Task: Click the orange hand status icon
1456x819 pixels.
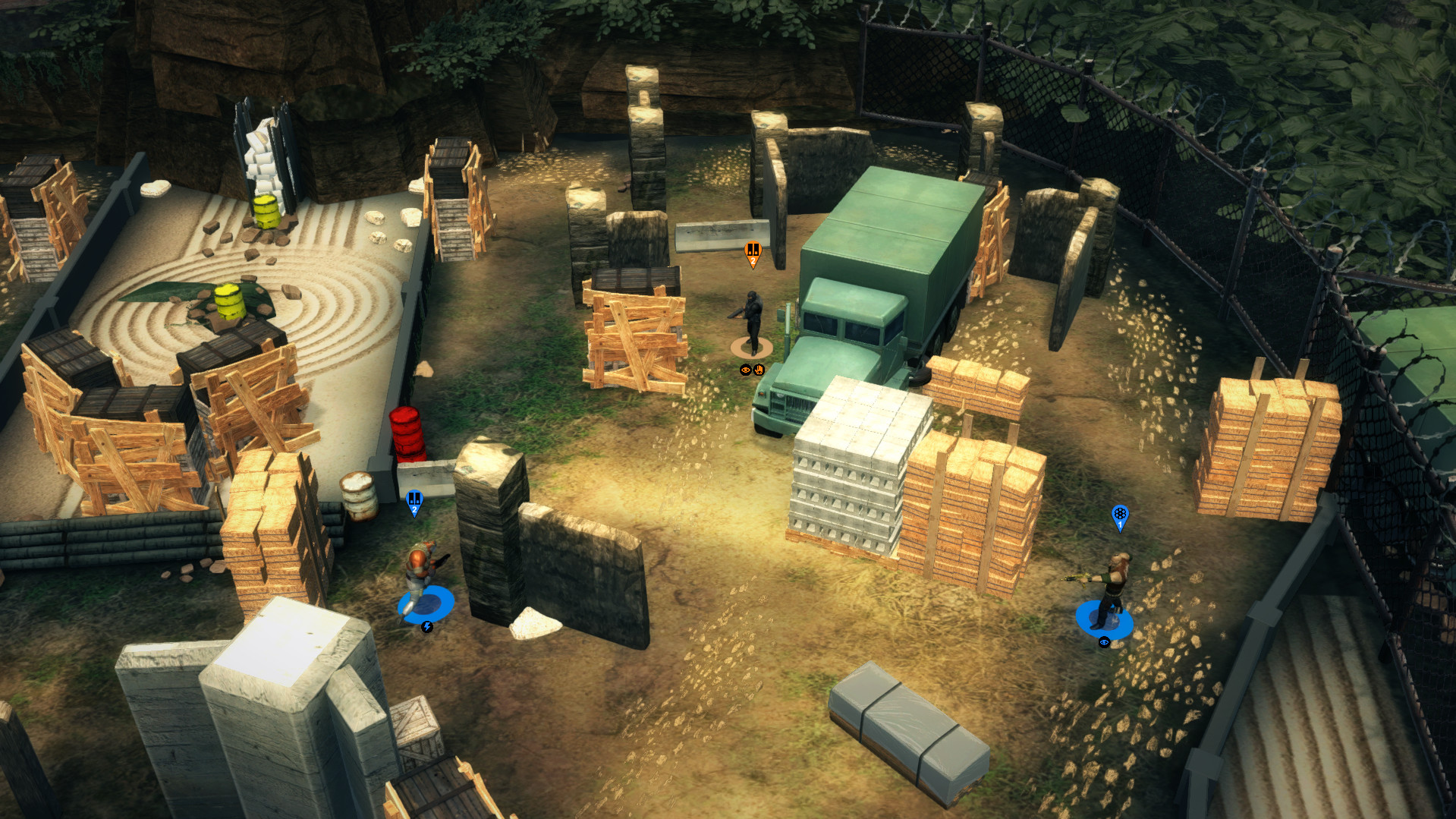Action: [x=759, y=370]
